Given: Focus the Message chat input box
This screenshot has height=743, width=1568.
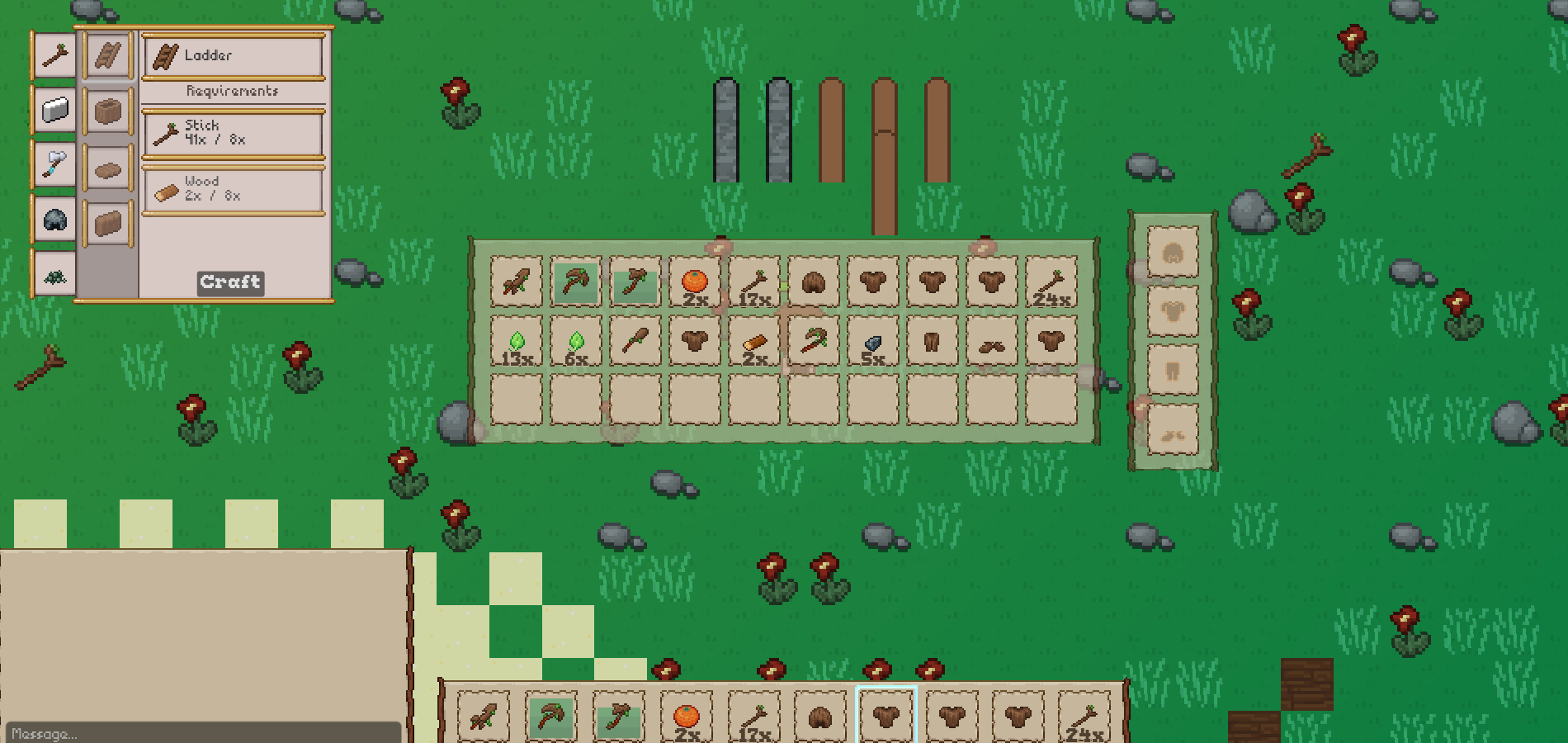Looking at the screenshot, I should pos(202,733).
